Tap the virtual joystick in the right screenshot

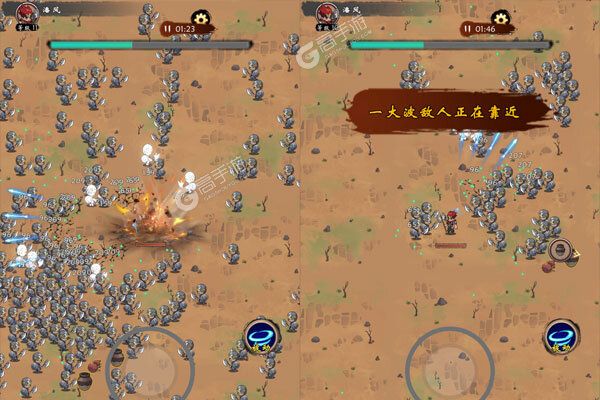[449, 358]
